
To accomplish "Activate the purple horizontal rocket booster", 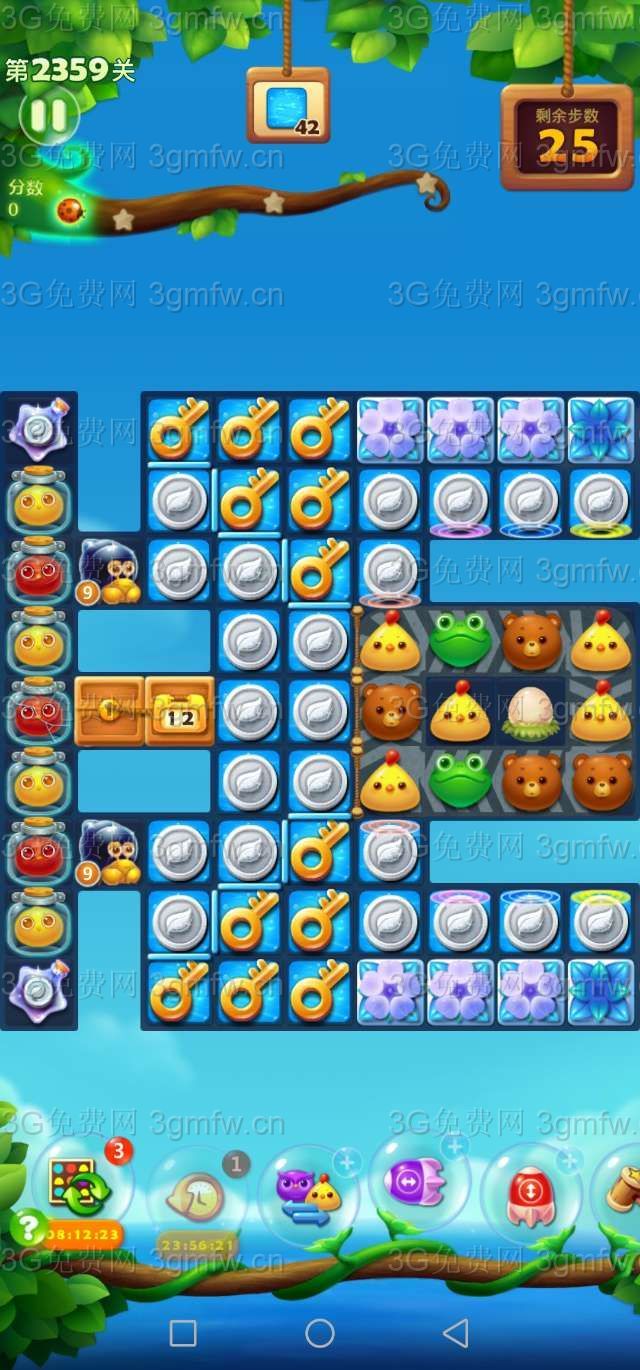I will 419,1186.
